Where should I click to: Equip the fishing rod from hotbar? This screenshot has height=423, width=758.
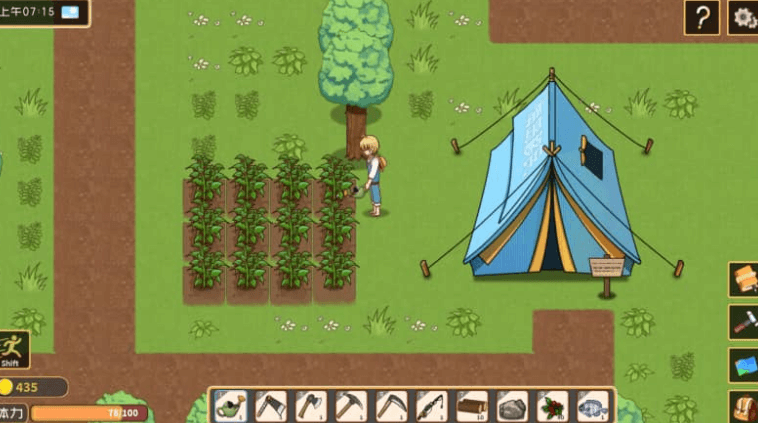coord(432,406)
